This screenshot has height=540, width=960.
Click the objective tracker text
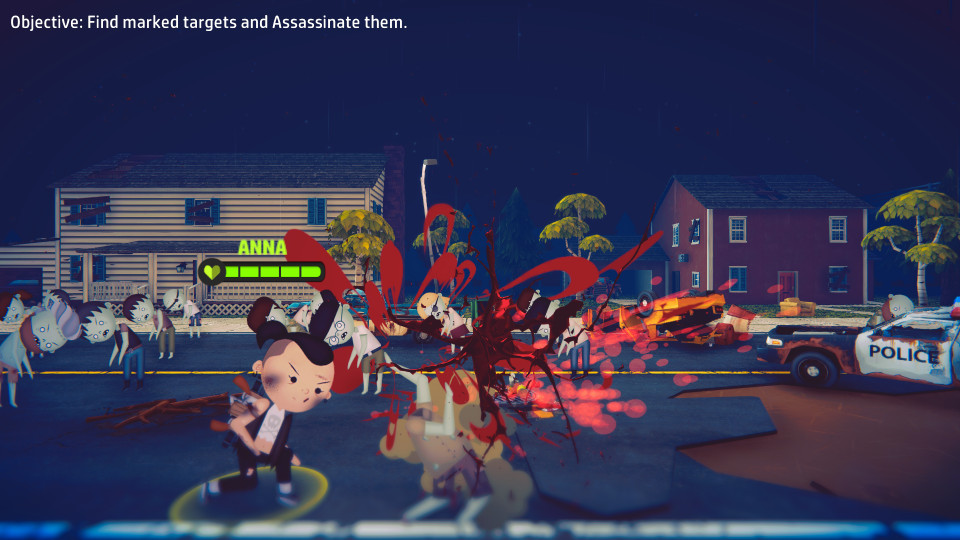click(209, 22)
